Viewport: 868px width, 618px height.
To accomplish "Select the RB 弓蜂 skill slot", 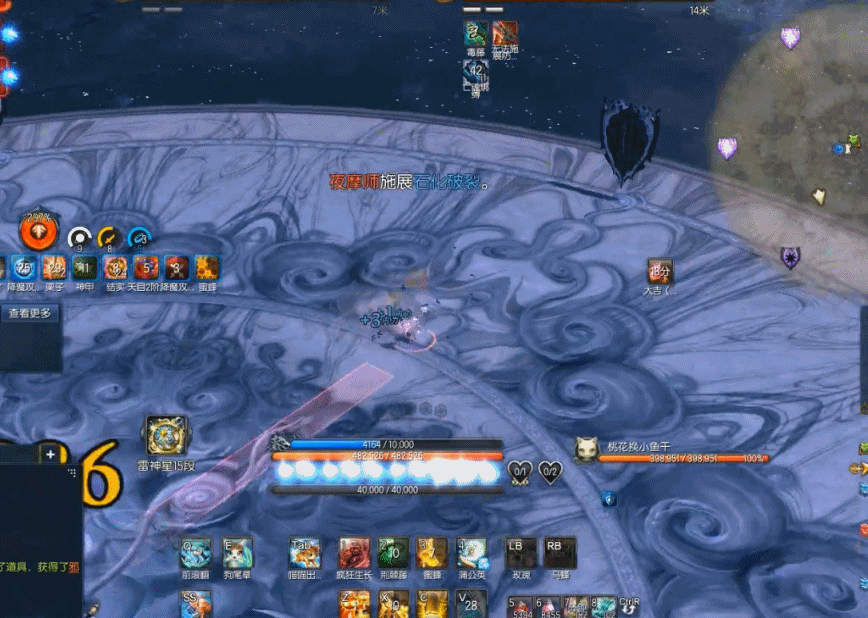I will pyautogui.click(x=559, y=553).
